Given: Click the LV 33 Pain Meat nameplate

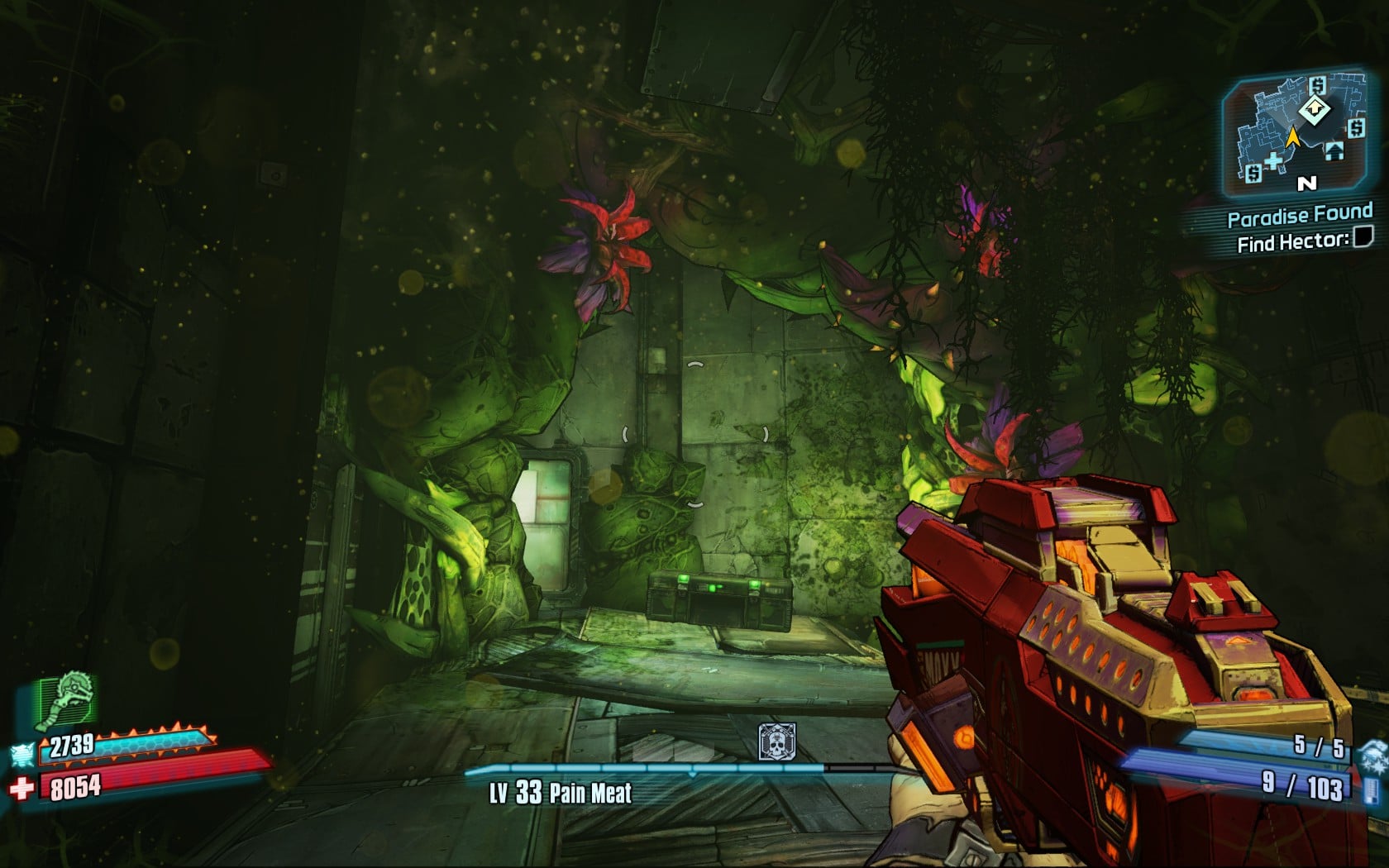Looking at the screenshot, I should click(558, 792).
